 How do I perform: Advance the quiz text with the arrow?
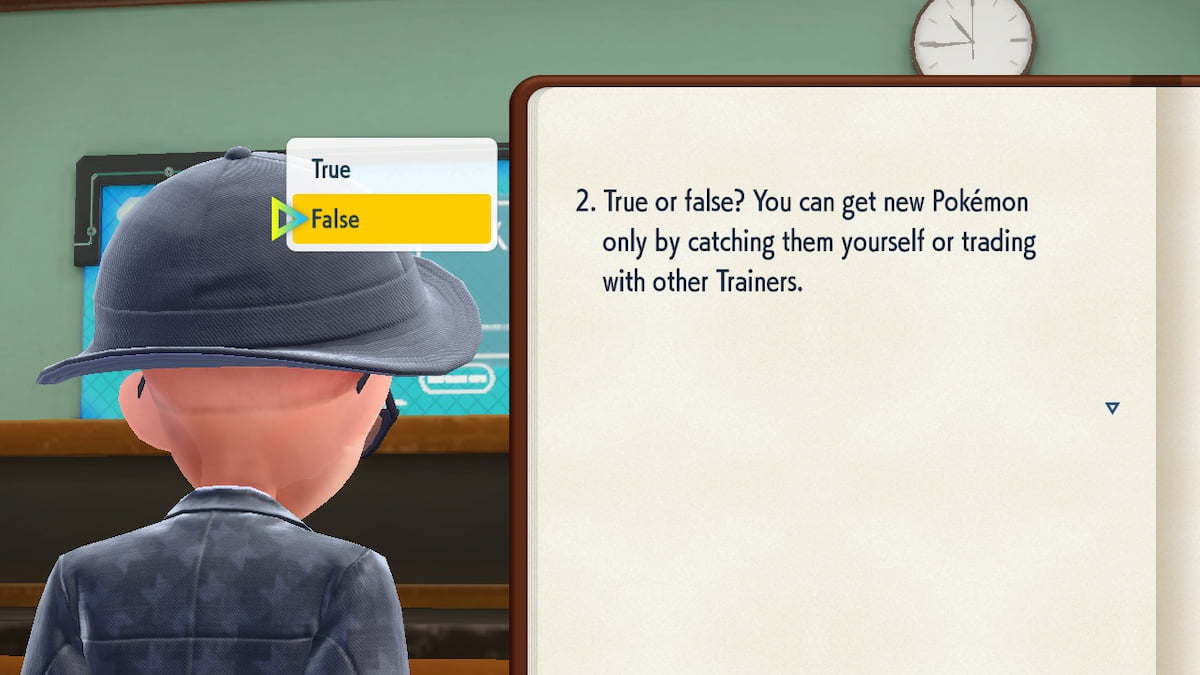pyautogui.click(x=1111, y=408)
